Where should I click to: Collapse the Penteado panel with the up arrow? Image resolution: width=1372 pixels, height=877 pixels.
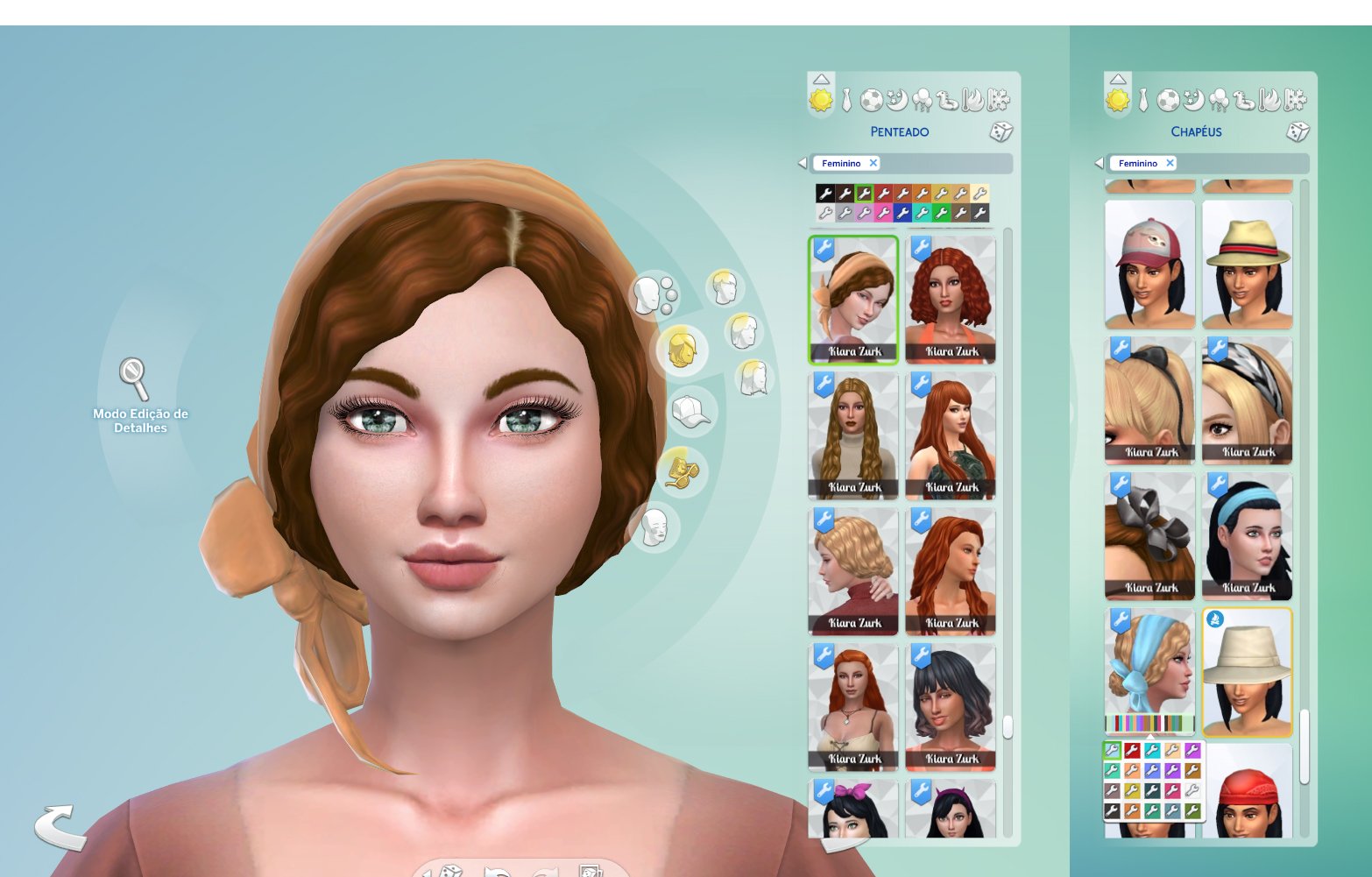pos(821,79)
